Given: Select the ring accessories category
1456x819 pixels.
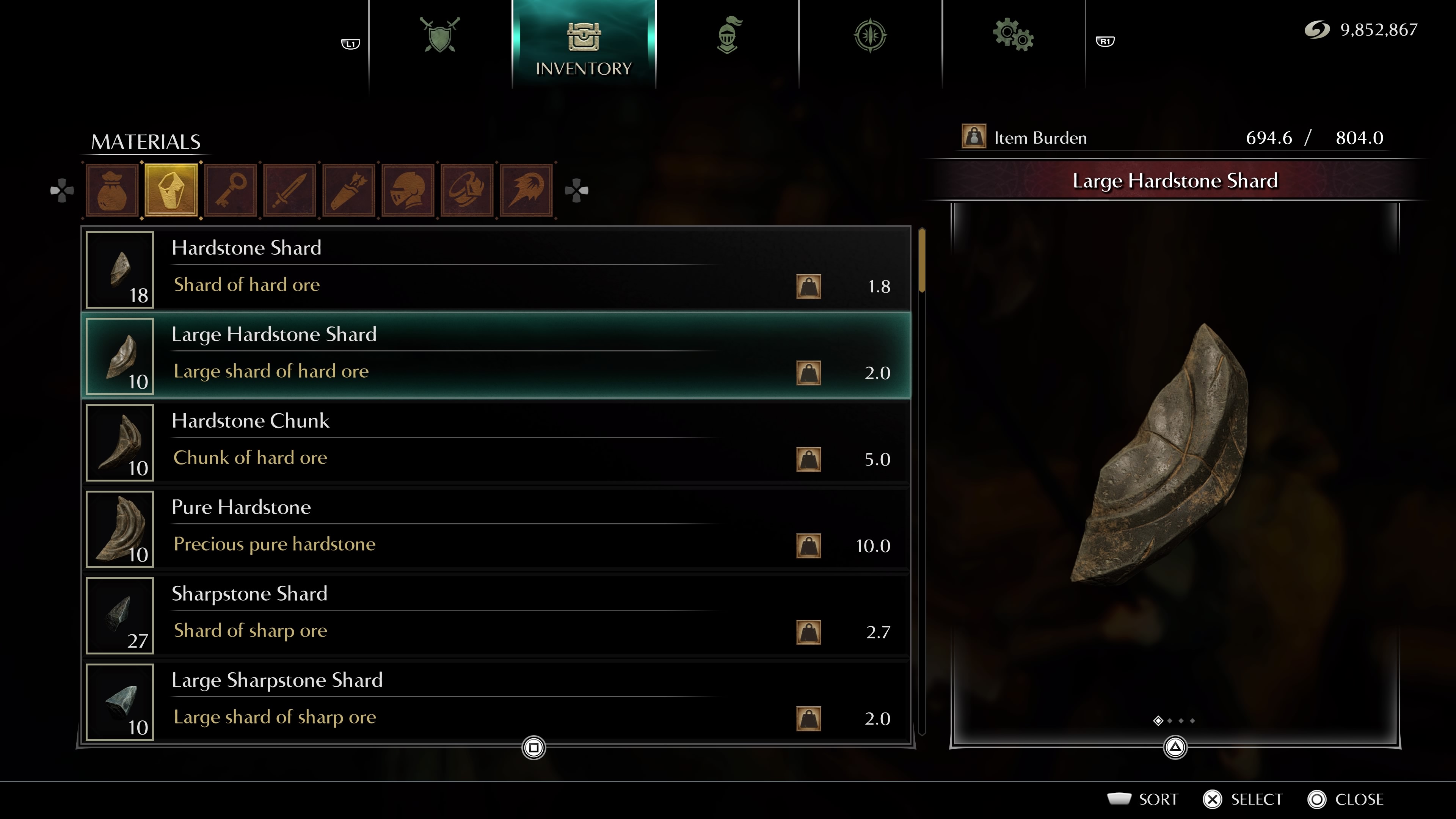Looking at the screenshot, I should pos(467,190).
